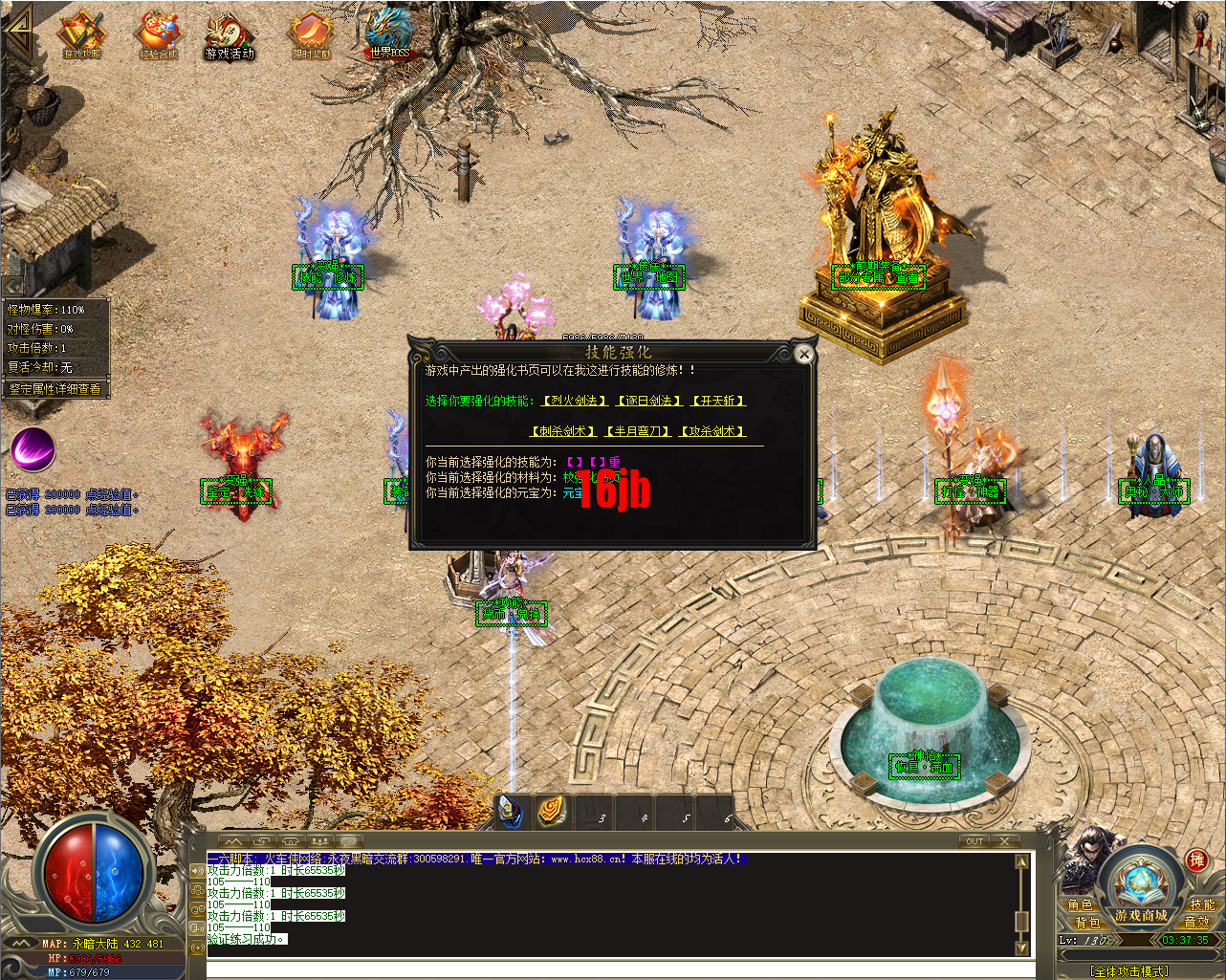The image size is (1226, 980).
Task: Select the 【开天斩】 skill link
Action: (717, 401)
